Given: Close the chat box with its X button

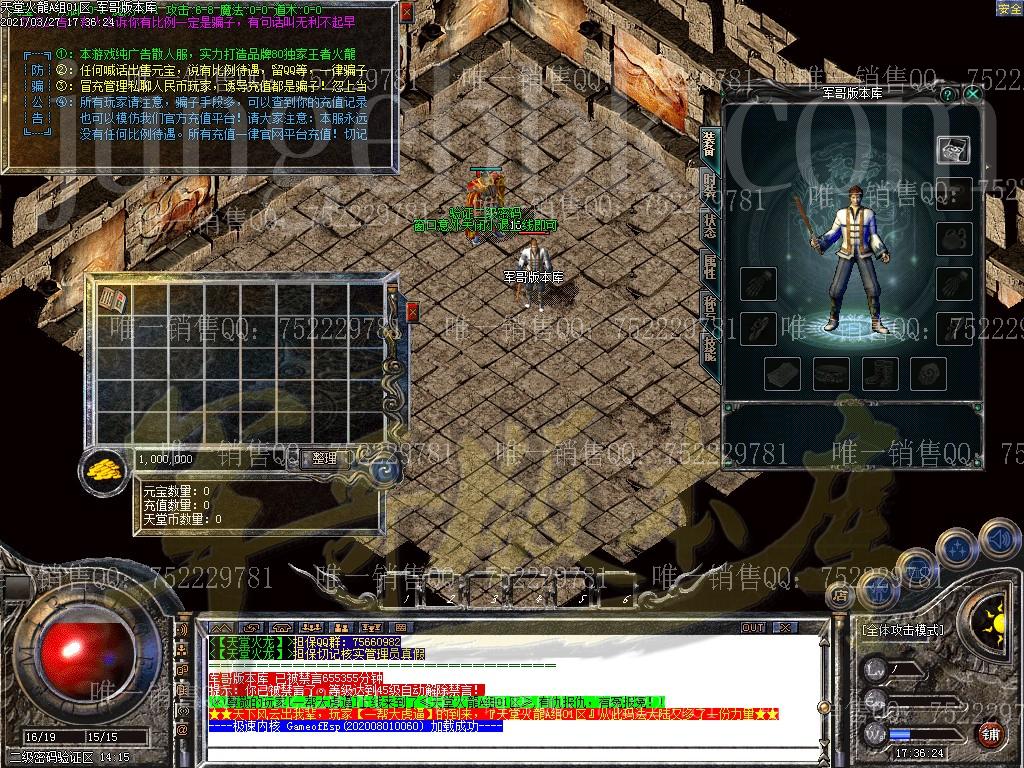Looking at the screenshot, I should tap(785, 627).
